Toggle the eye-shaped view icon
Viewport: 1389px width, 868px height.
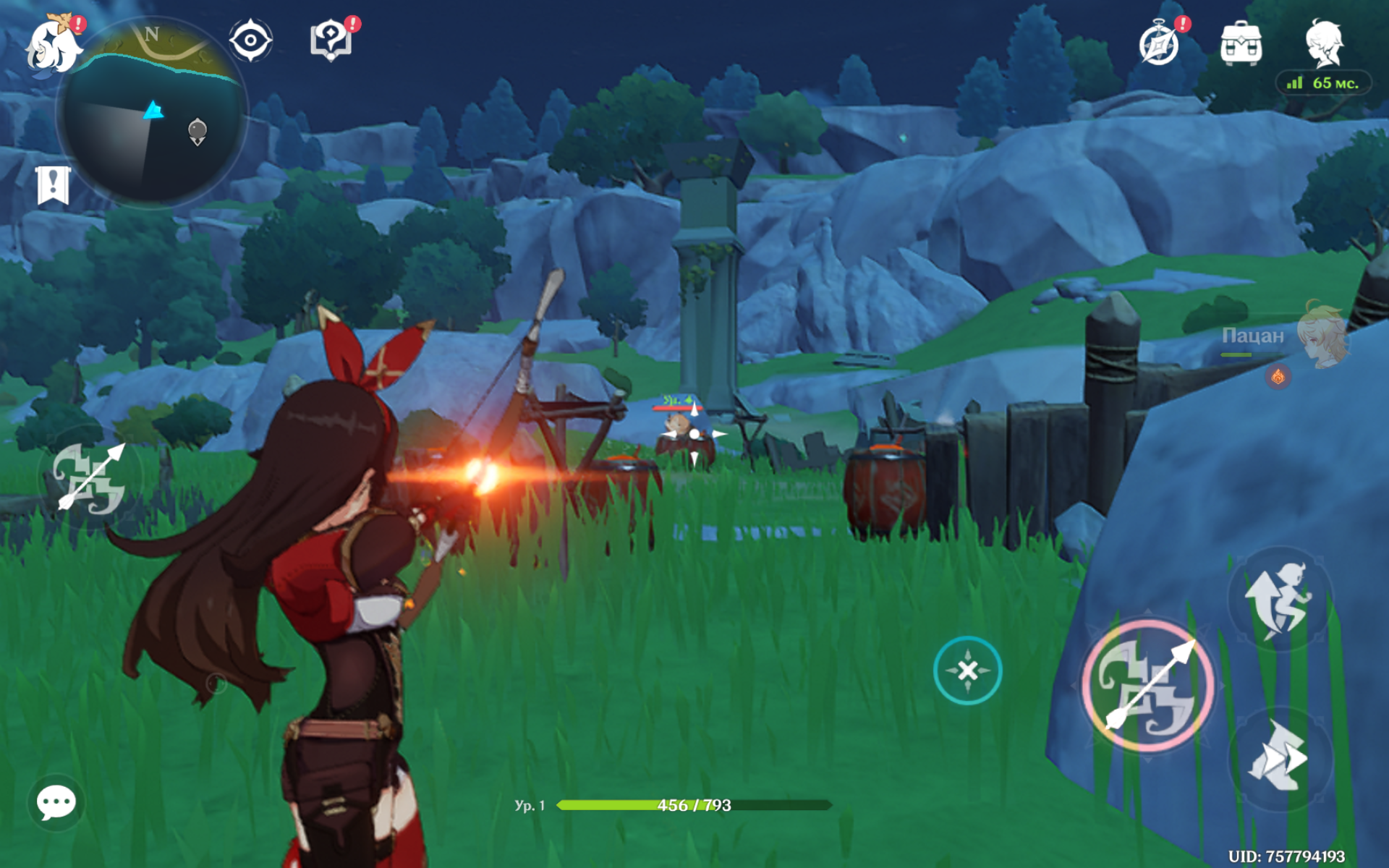(x=250, y=40)
